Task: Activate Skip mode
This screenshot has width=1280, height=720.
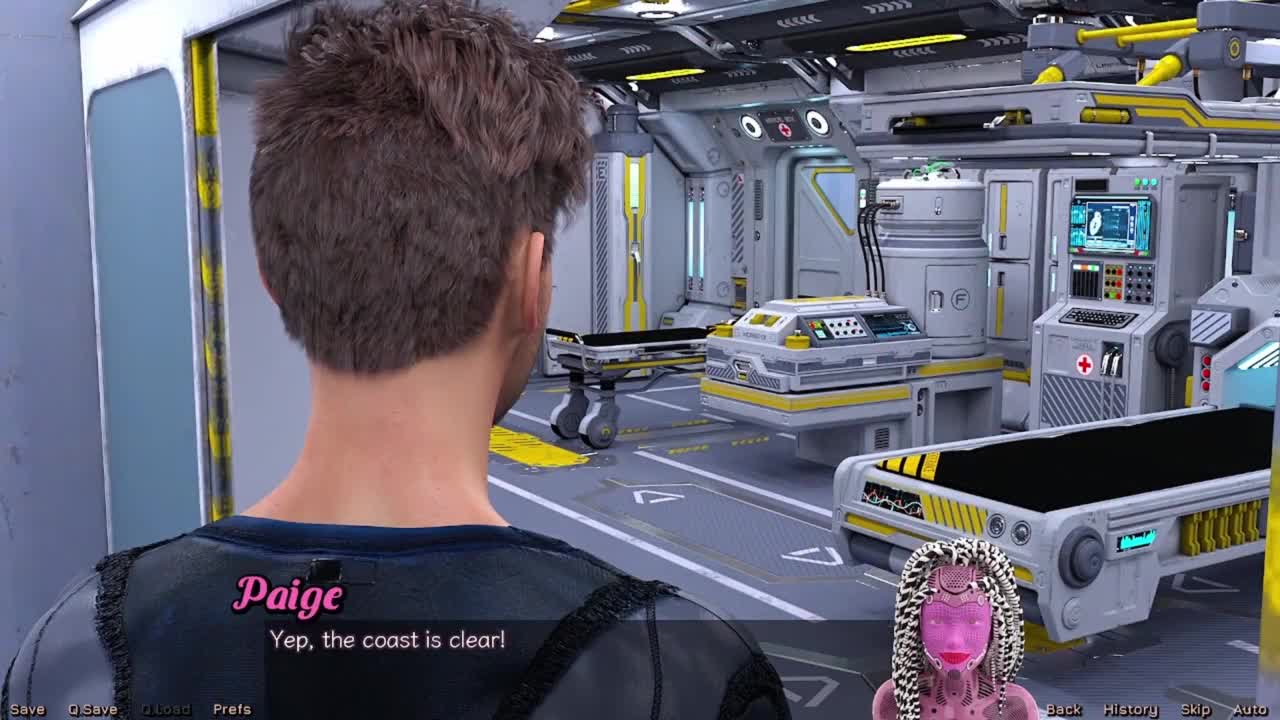Action: coord(1195,709)
